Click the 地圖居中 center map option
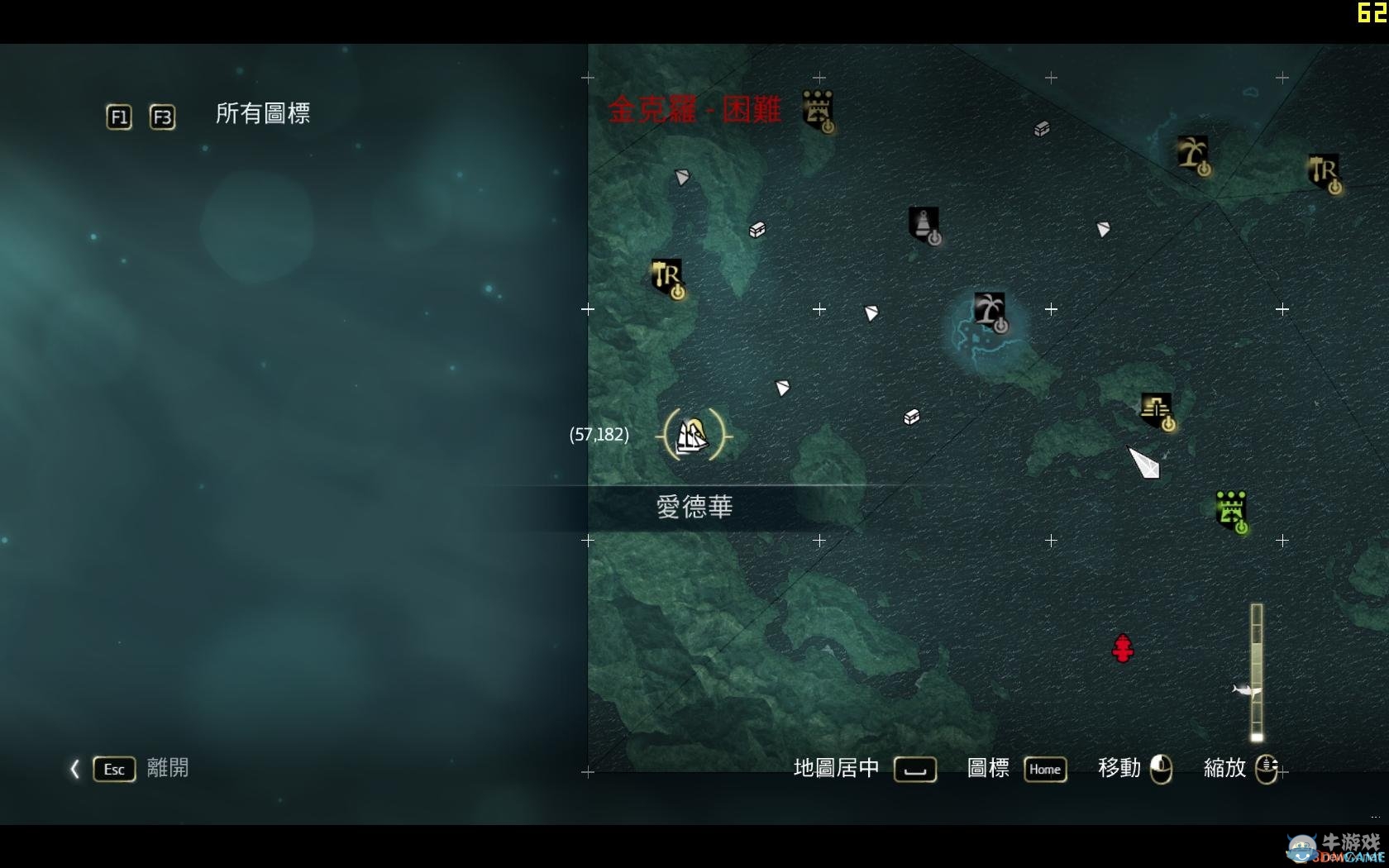This screenshot has width=1389, height=868. (x=833, y=768)
